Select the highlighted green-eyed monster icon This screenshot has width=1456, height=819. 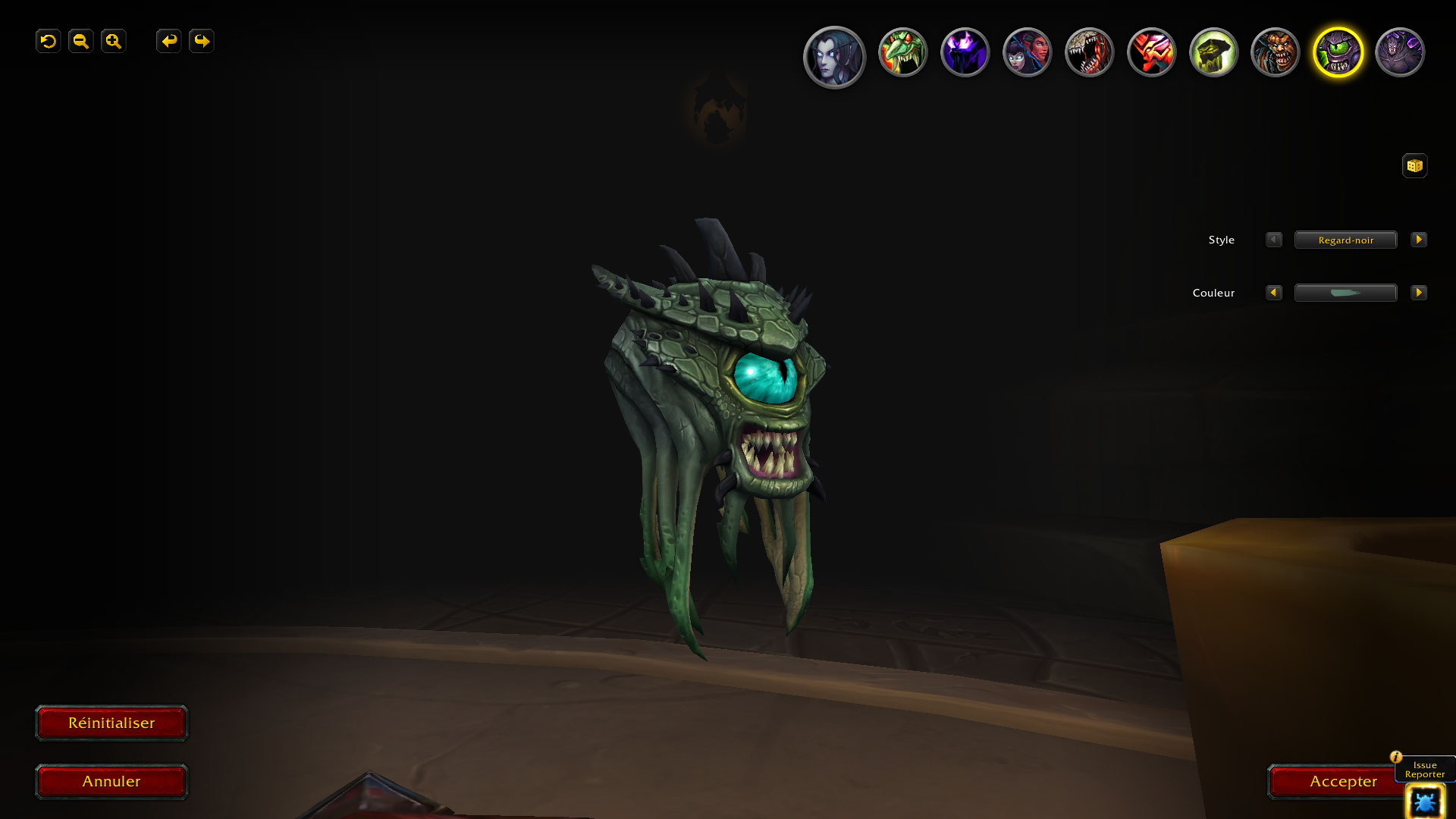click(1338, 52)
